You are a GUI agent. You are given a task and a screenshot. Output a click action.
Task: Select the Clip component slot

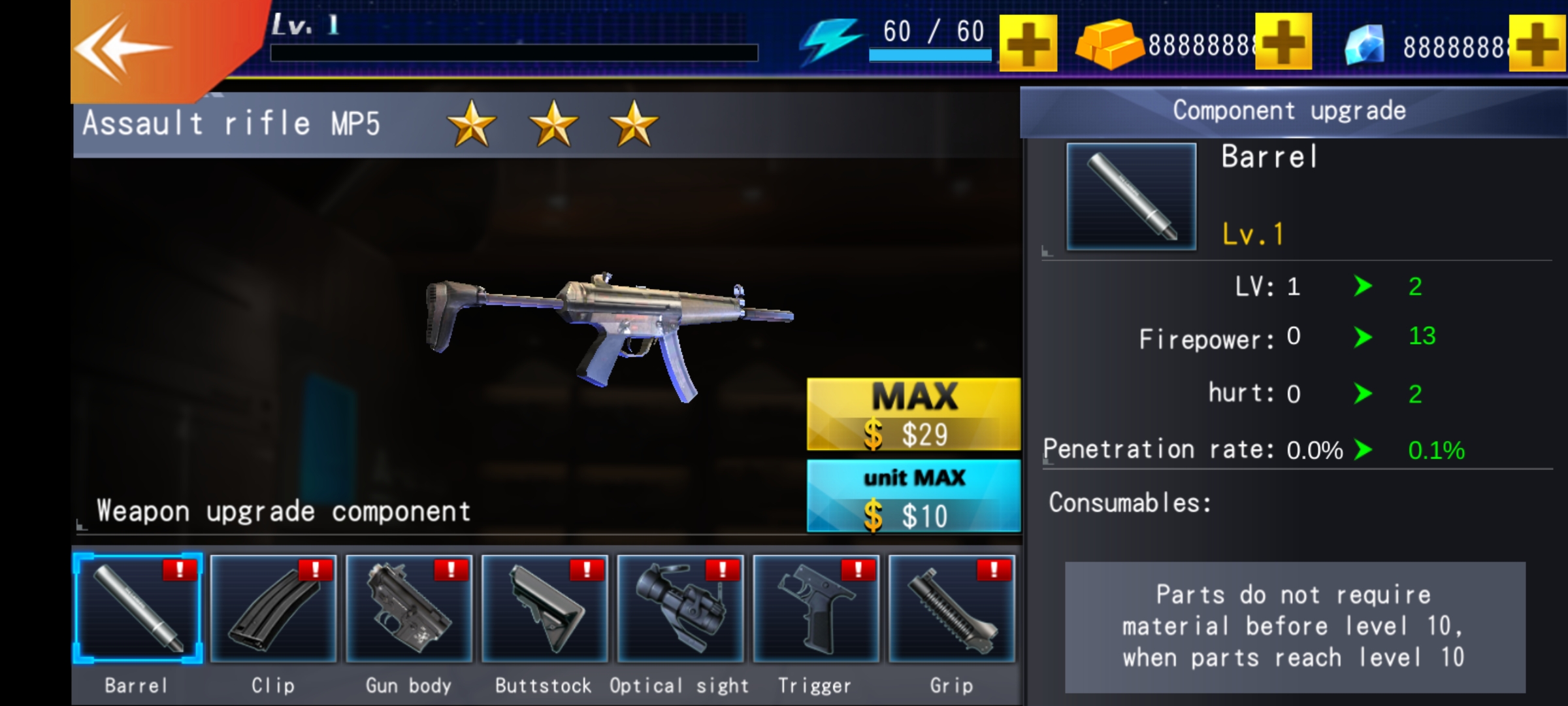click(x=274, y=609)
